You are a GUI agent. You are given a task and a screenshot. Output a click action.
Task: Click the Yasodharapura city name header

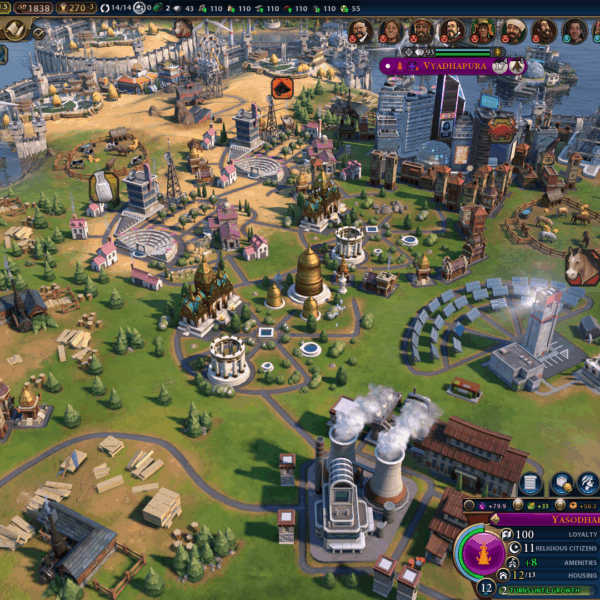565,520
